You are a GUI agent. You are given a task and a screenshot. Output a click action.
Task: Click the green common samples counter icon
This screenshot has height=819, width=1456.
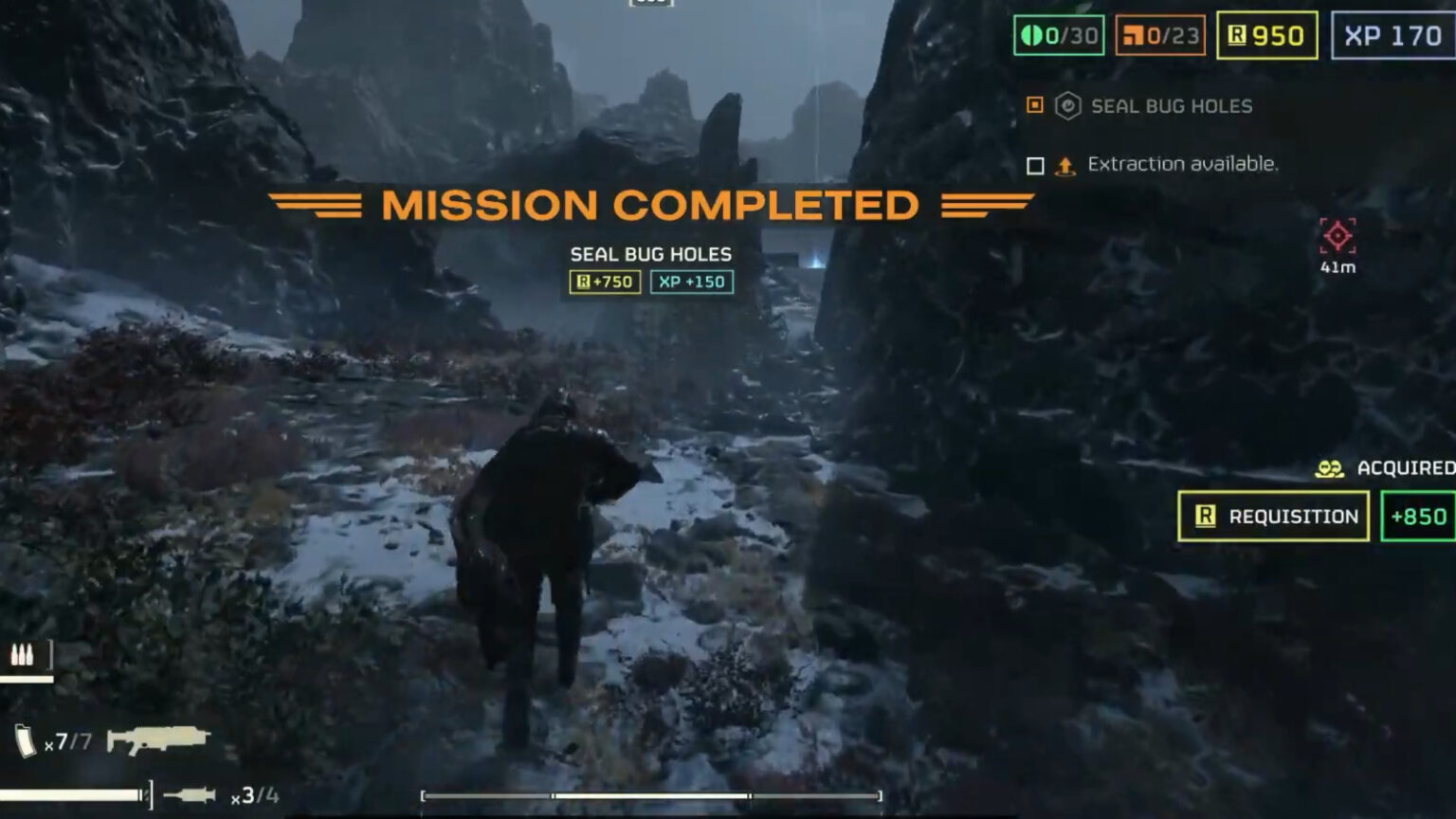1031,34
